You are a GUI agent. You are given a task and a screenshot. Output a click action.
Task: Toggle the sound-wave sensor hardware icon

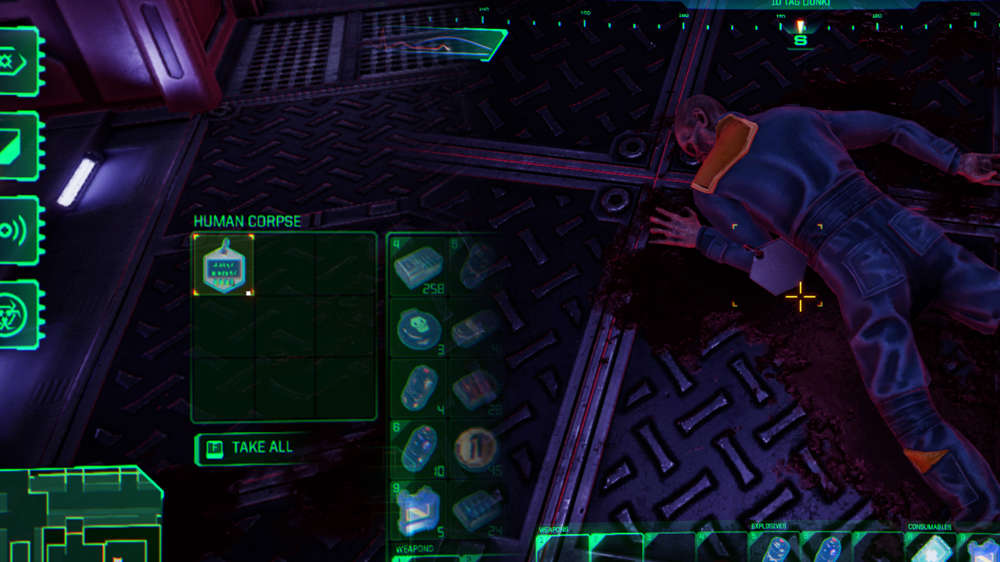(x=19, y=229)
